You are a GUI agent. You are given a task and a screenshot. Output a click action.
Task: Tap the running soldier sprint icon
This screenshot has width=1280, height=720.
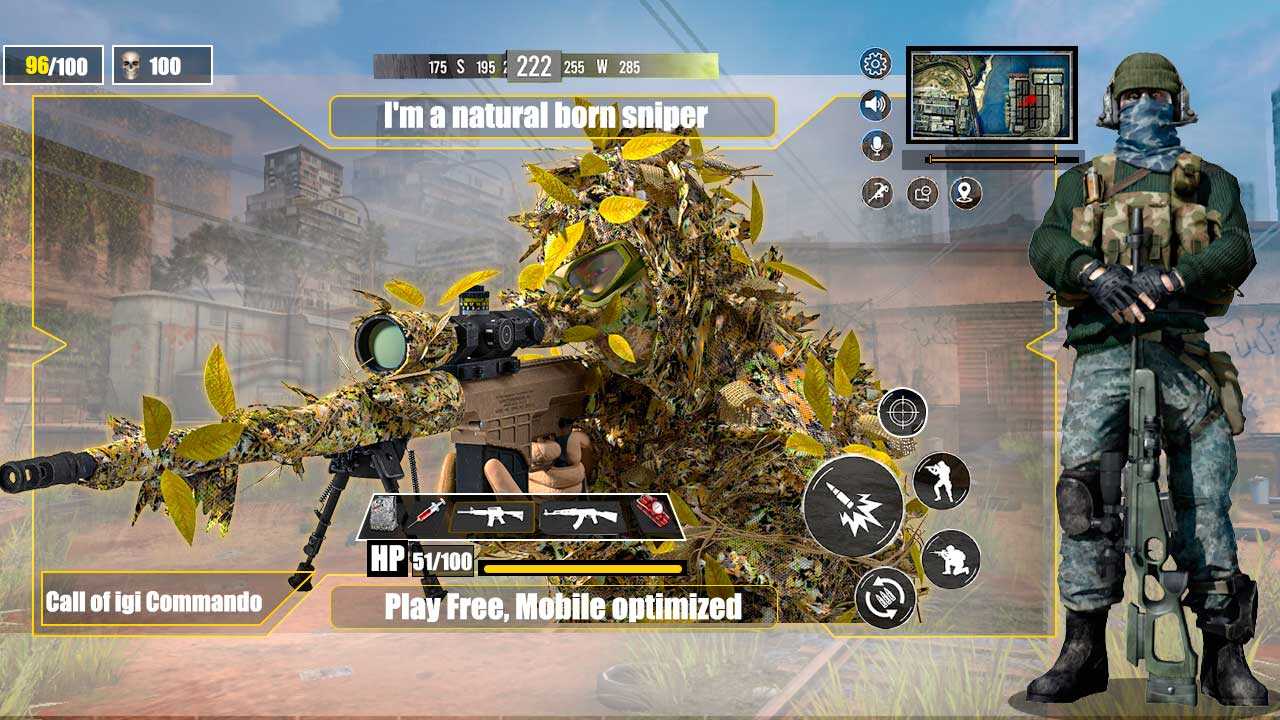(x=878, y=193)
